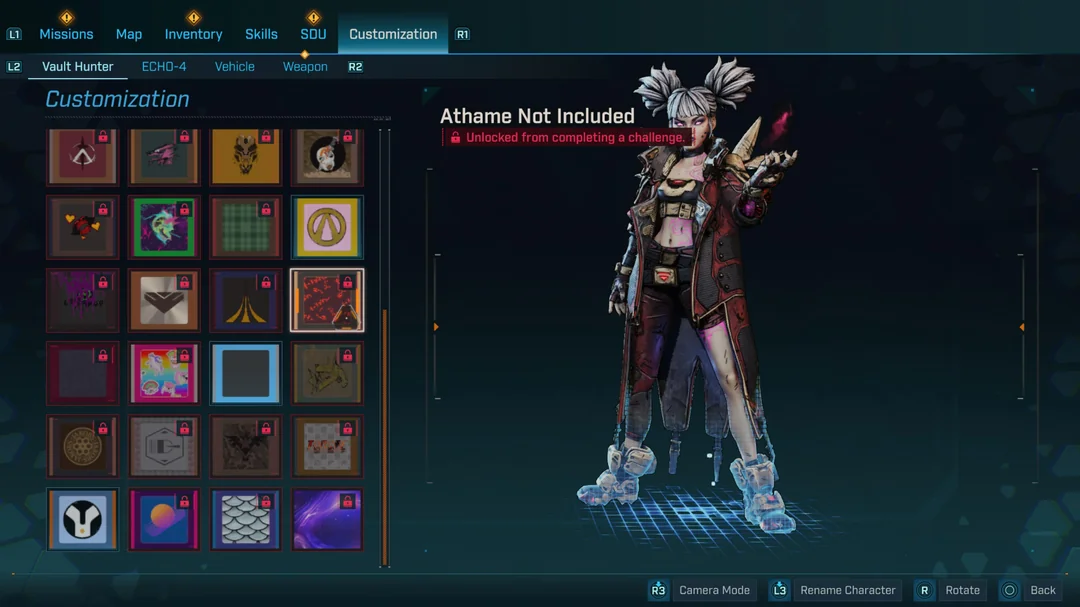This screenshot has width=1080, height=607.
Task: Choose the yellow Vault symbol skin
Action: (x=328, y=227)
